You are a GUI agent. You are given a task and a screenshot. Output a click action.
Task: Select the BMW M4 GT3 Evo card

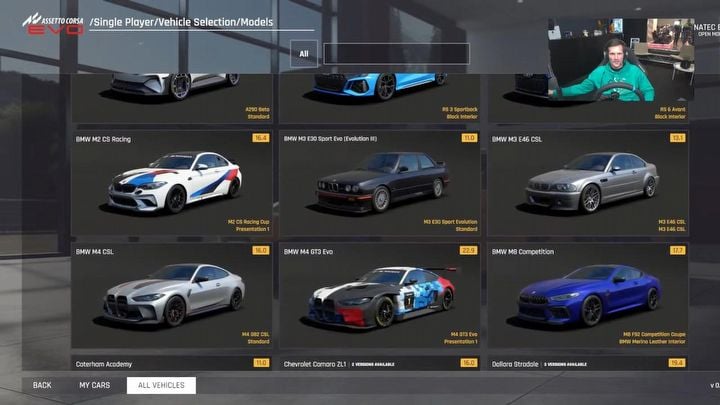point(379,293)
